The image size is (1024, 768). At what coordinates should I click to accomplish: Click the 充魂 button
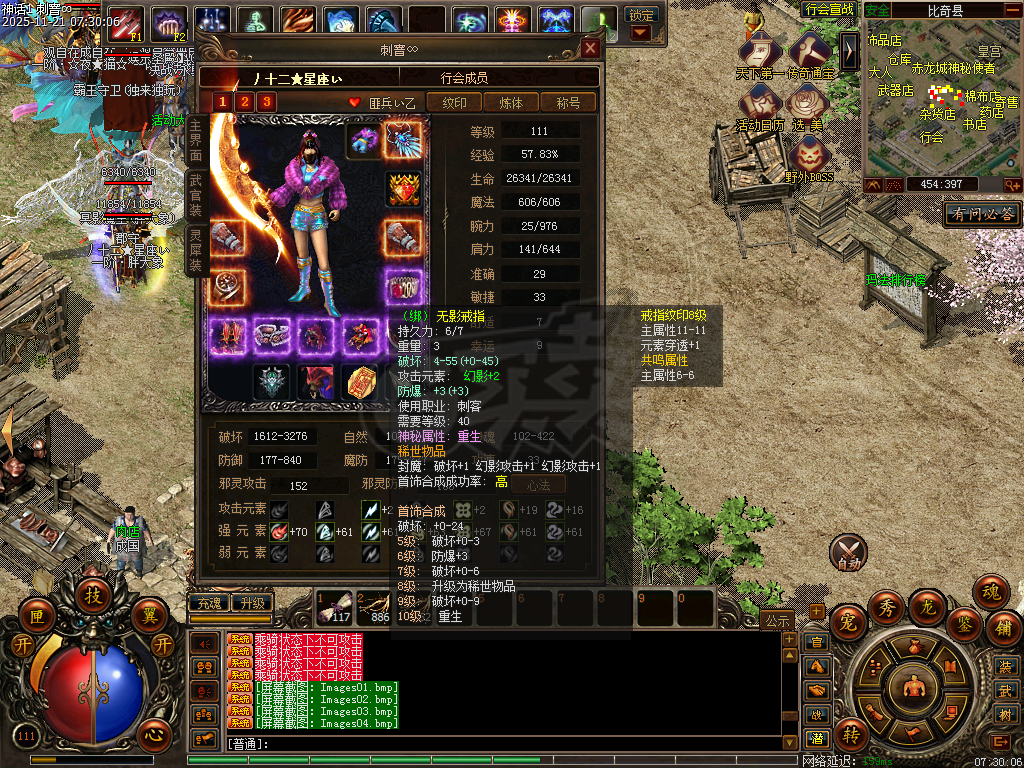coord(208,603)
